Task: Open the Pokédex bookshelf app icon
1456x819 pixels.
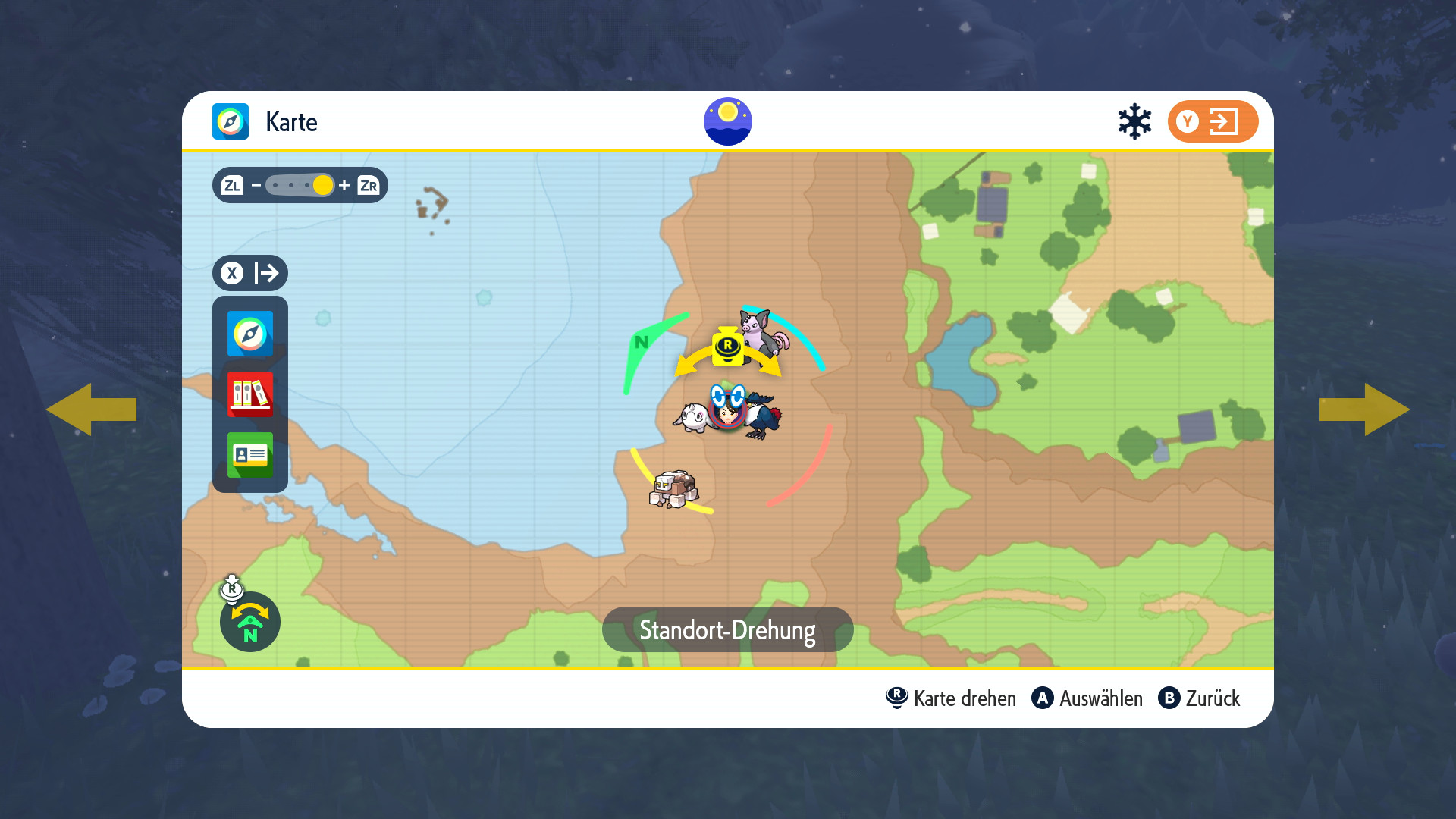Action: click(x=250, y=394)
